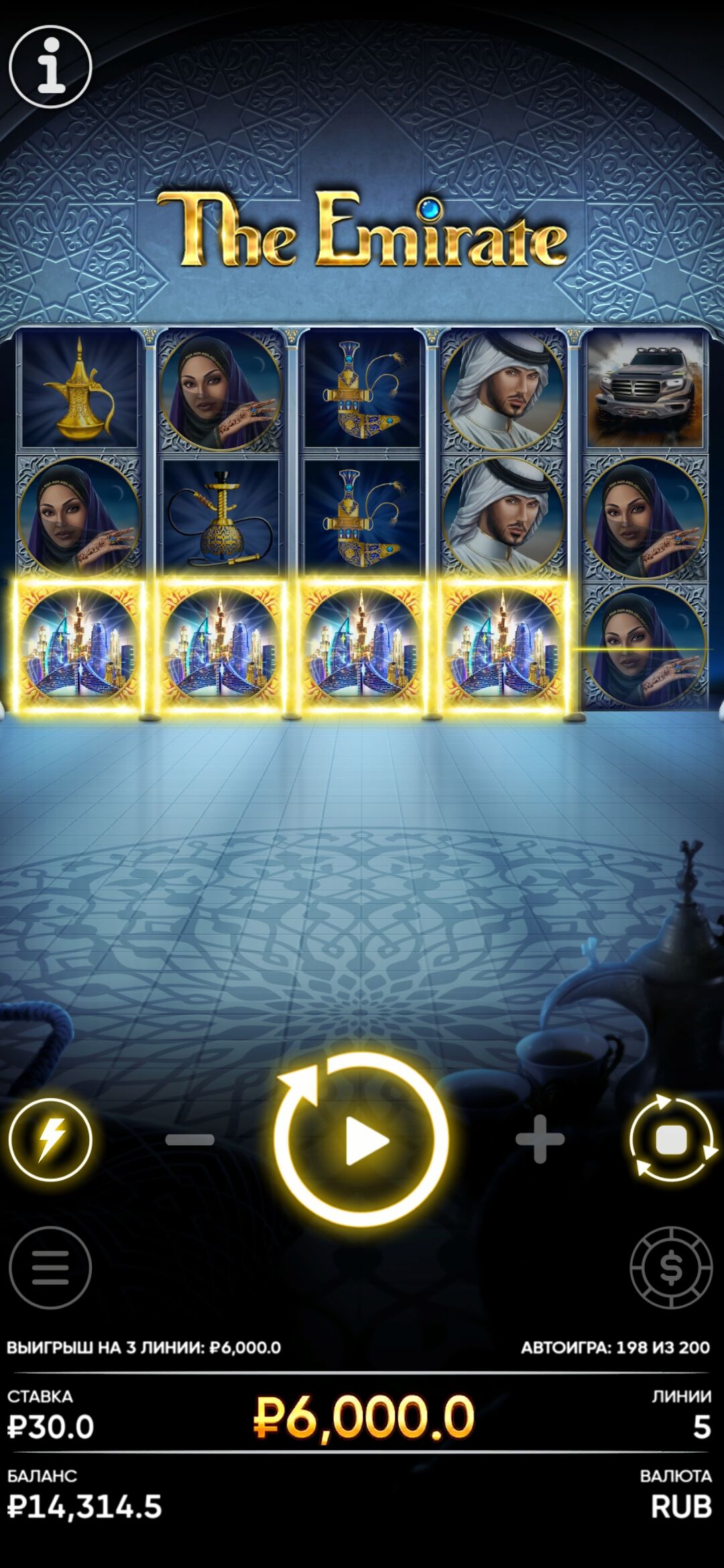Image resolution: width=724 pixels, height=1568 pixels.
Task: Increase the bet with the plus button
Action: [540, 1139]
